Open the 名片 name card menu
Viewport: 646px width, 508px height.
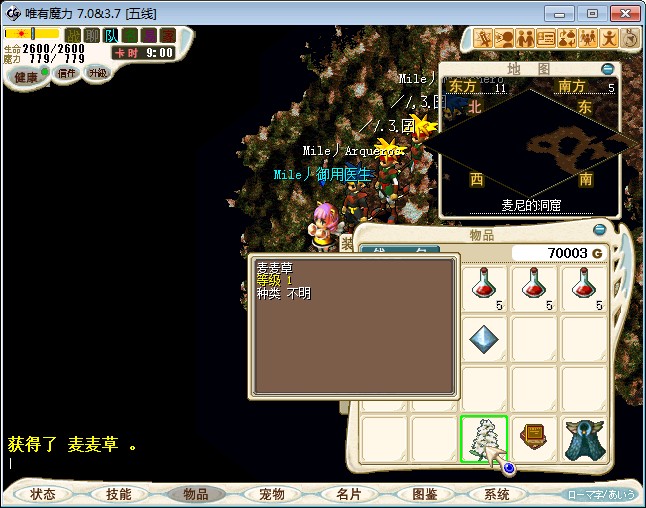[x=347, y=494]
